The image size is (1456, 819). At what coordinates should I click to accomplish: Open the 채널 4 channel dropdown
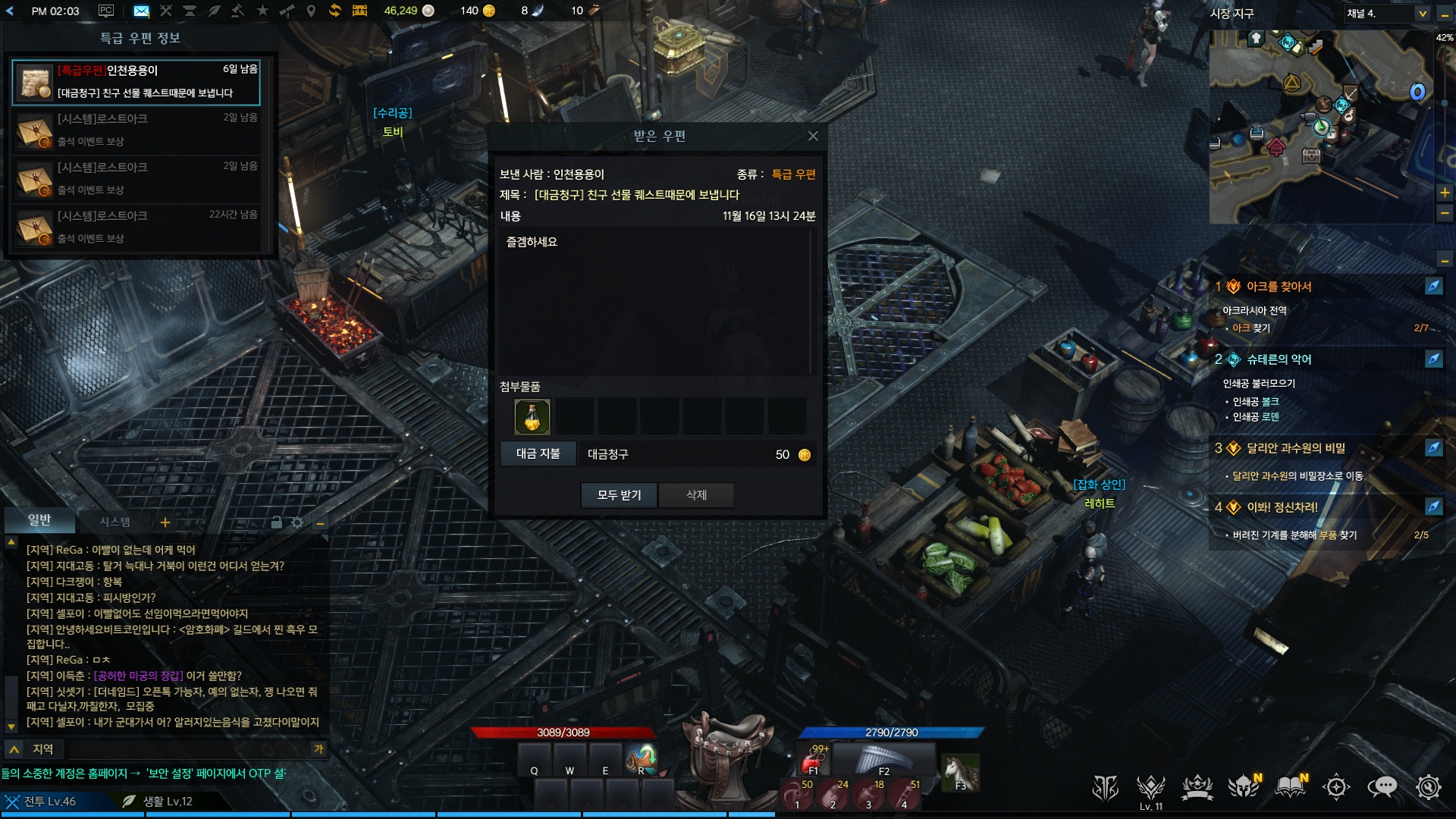[x=1386, y=14]
